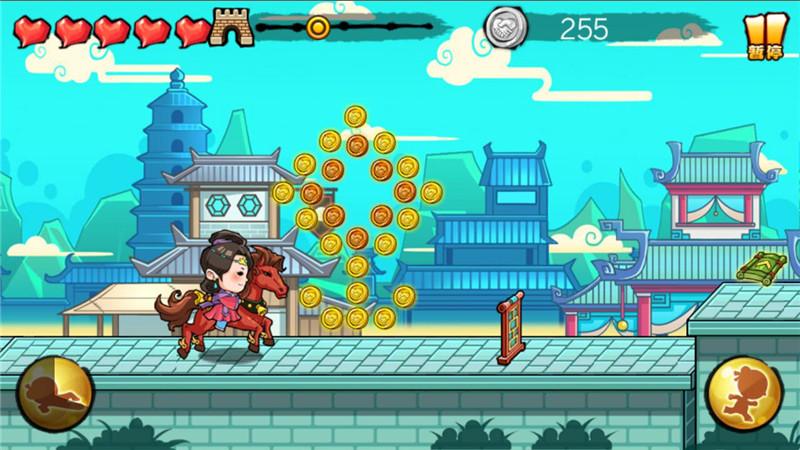Tap the jump button with running figure

click(x=744, y=394)
